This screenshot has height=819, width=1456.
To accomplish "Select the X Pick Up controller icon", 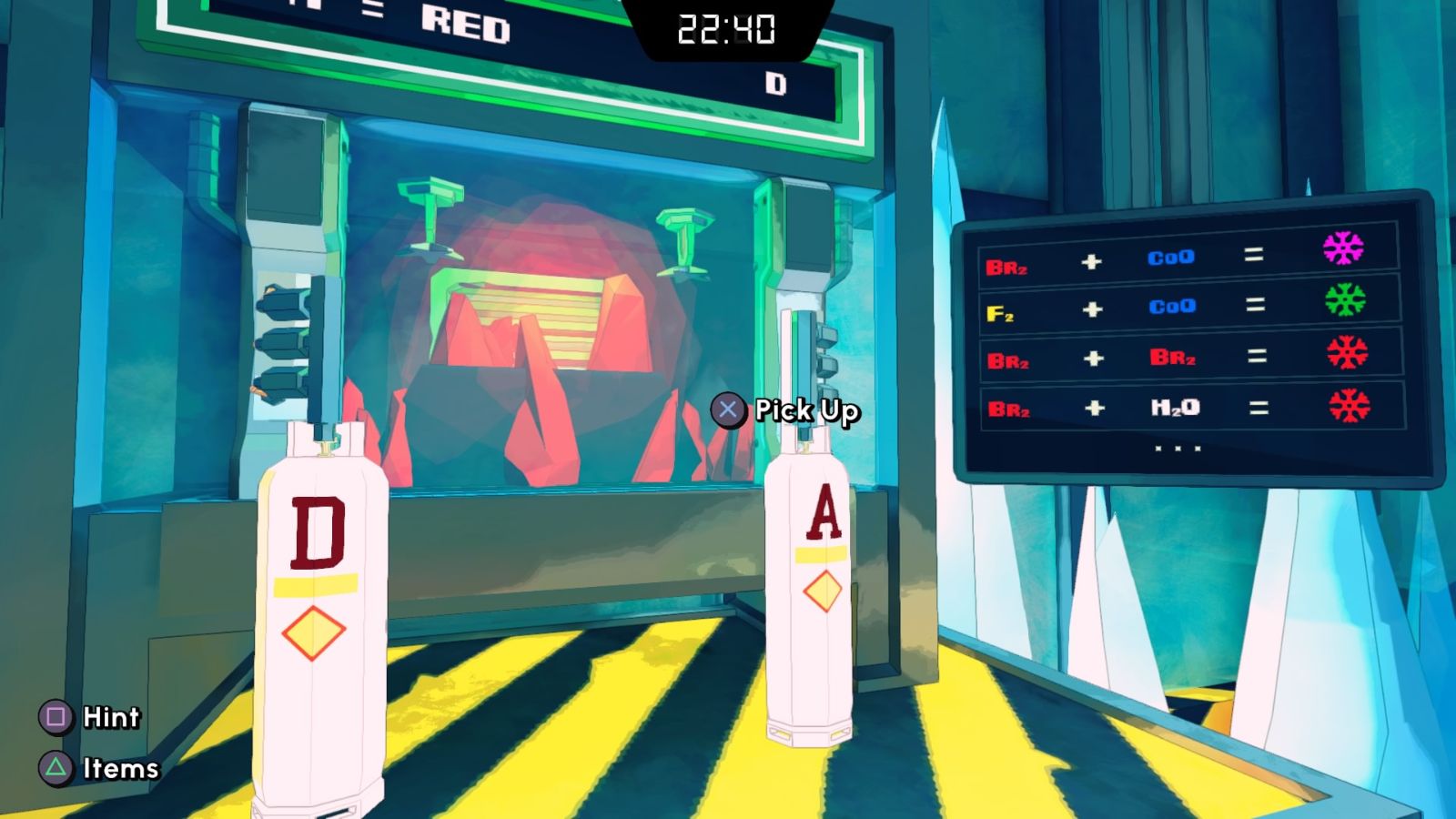I will pyautogui.click(x=726, y=411).
